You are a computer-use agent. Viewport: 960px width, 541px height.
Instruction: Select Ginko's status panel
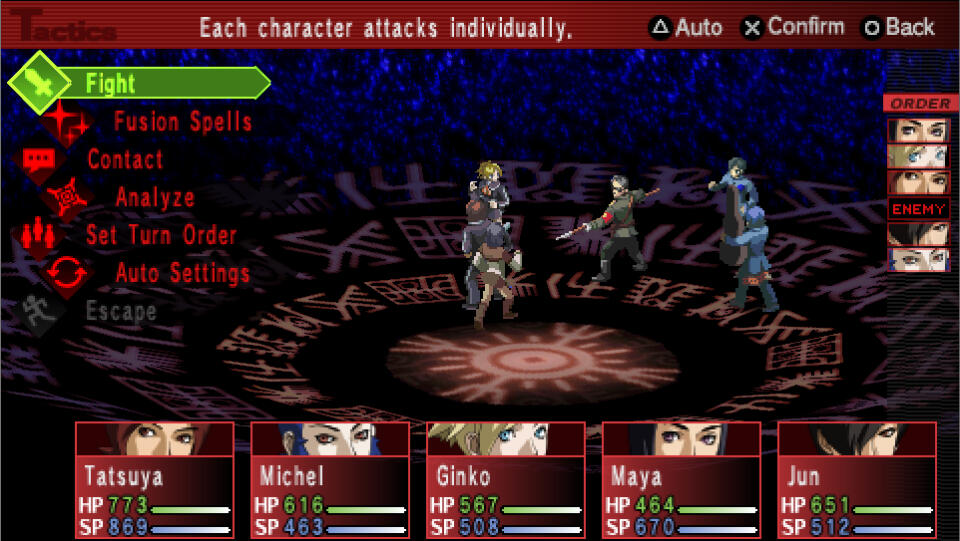click(506, 480)
